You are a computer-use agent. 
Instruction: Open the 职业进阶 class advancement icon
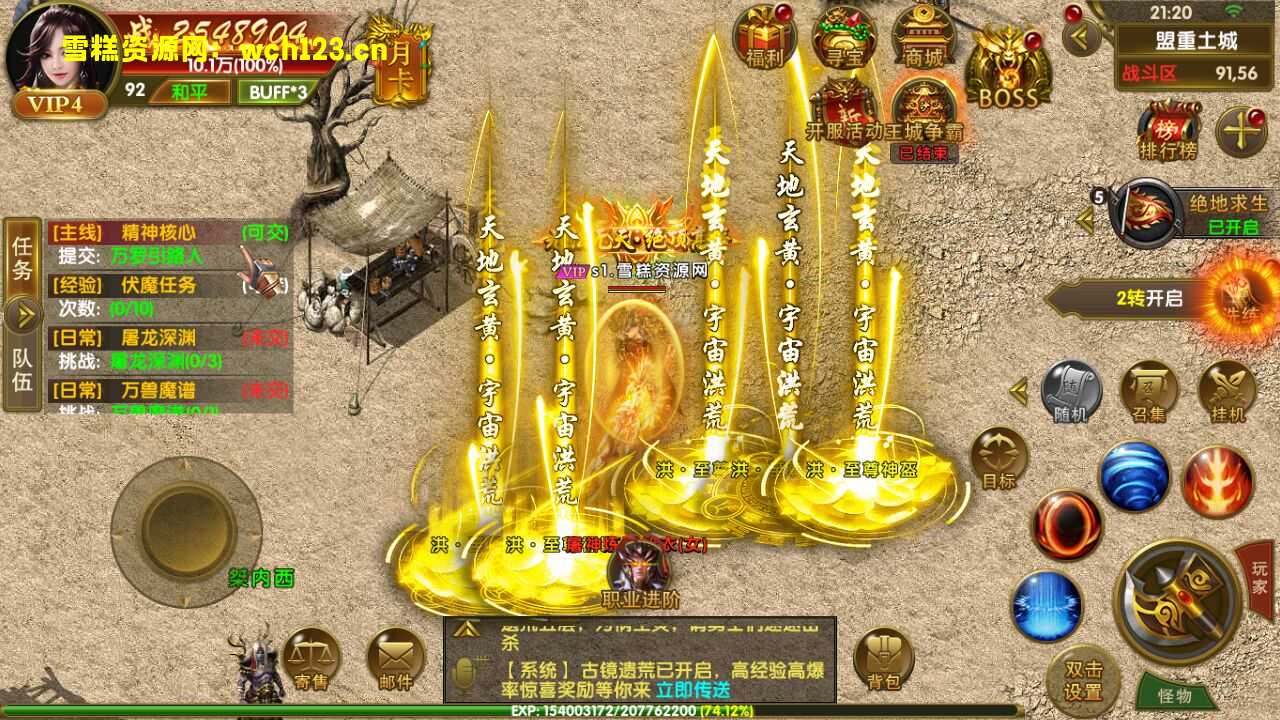pos(639,577)
